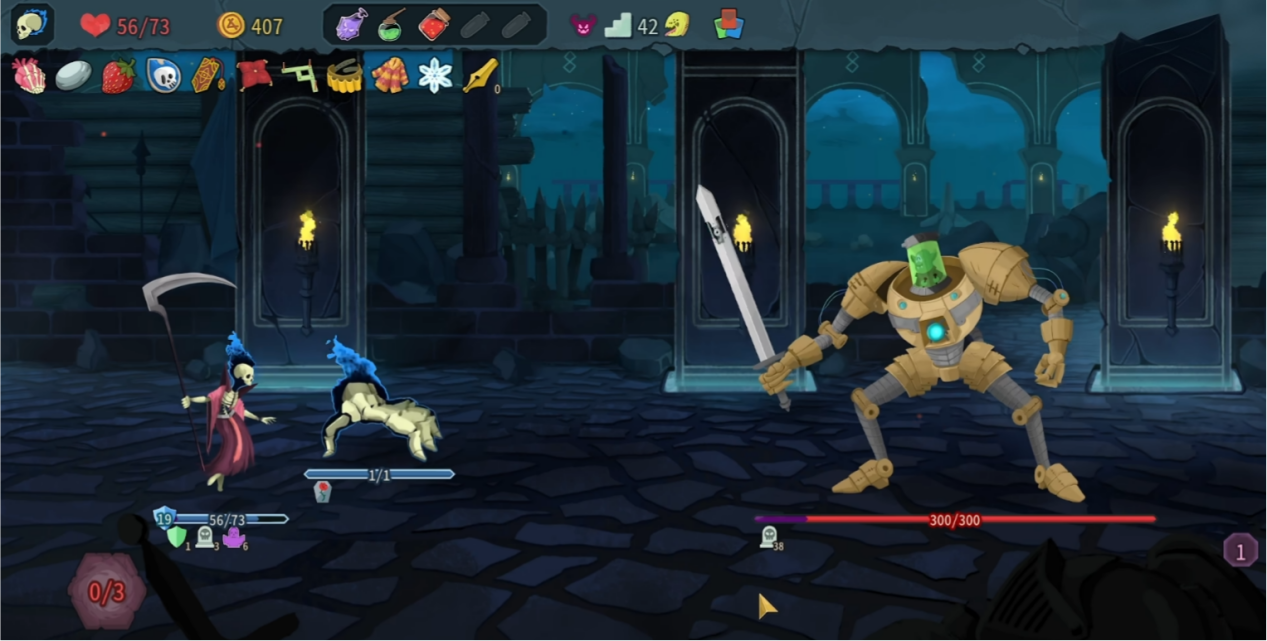Check the blue skull shield relic
Viewport: 1267px width, 641px height.
click(163, 76)
